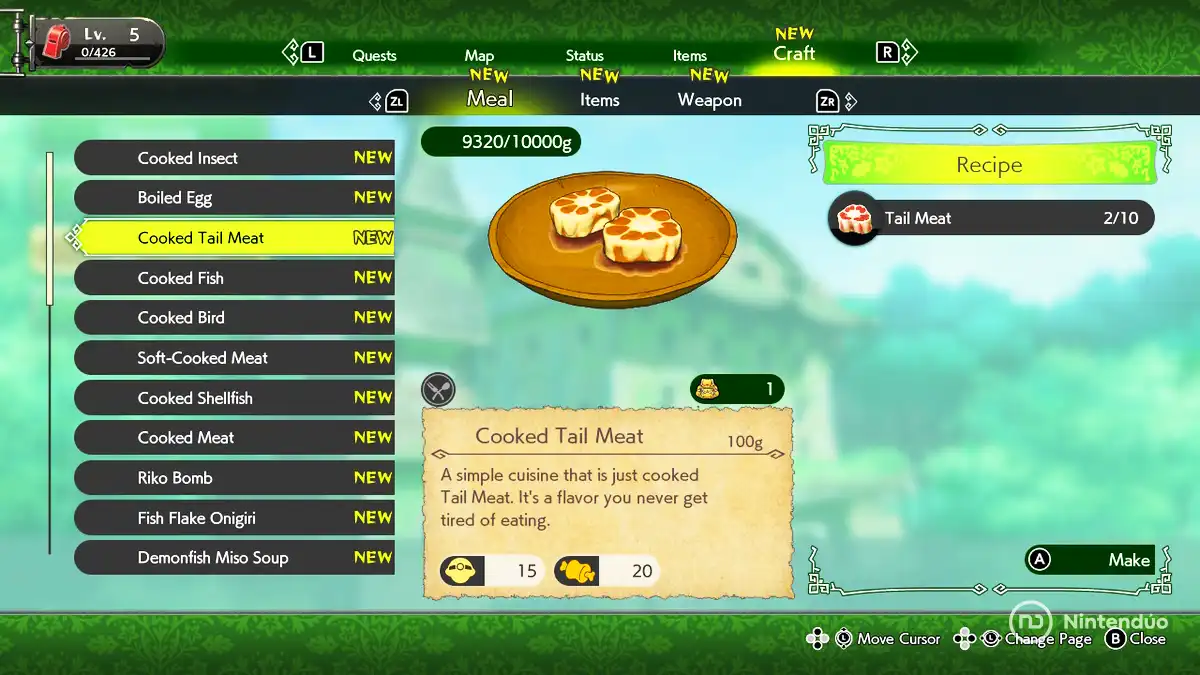Switch to the Map tab
The height and width of the screenshot is (675, 1200).
[x=479, y=56]
